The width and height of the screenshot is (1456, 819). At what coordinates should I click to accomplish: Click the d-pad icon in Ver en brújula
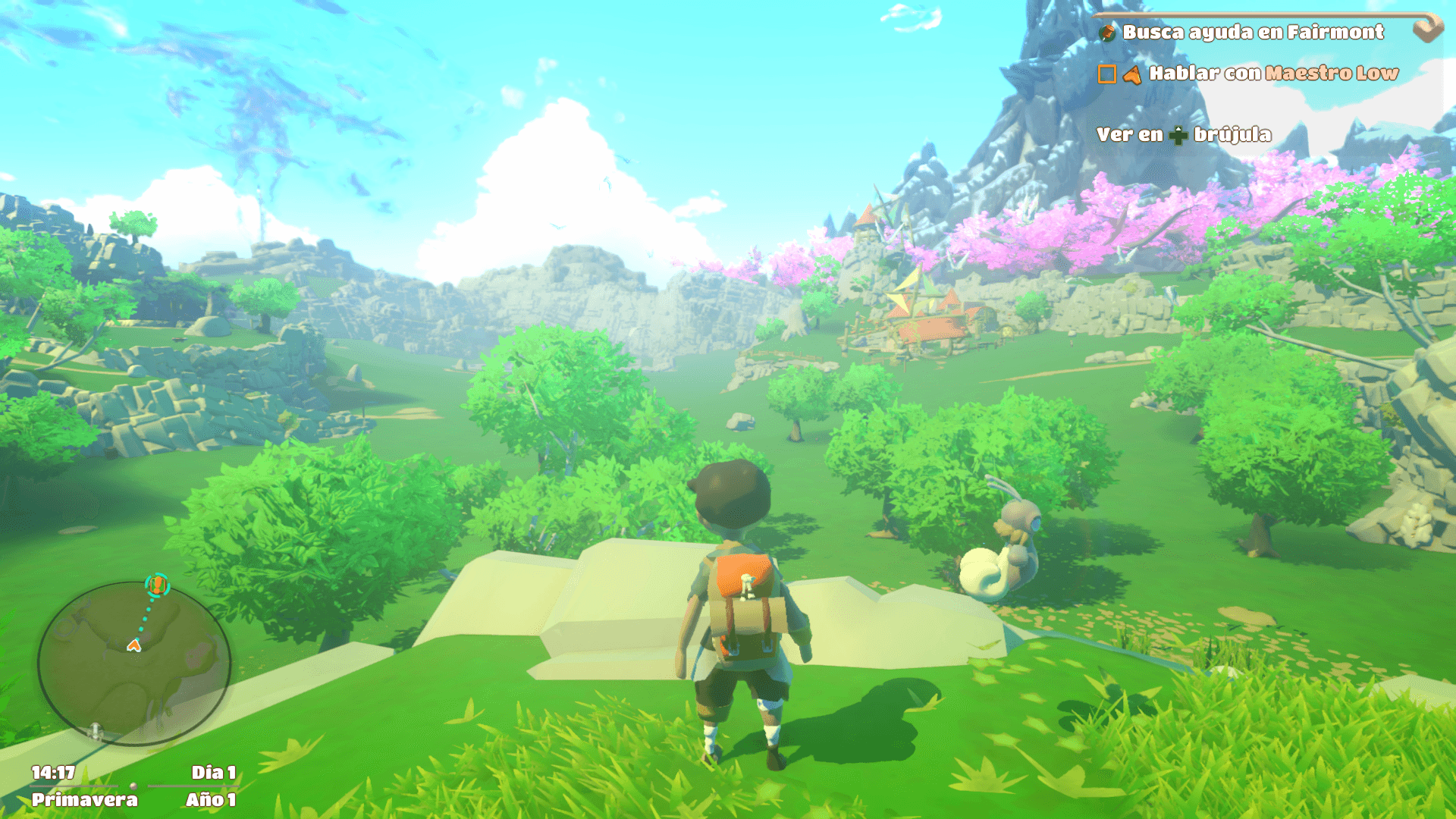coord(1179,137)
